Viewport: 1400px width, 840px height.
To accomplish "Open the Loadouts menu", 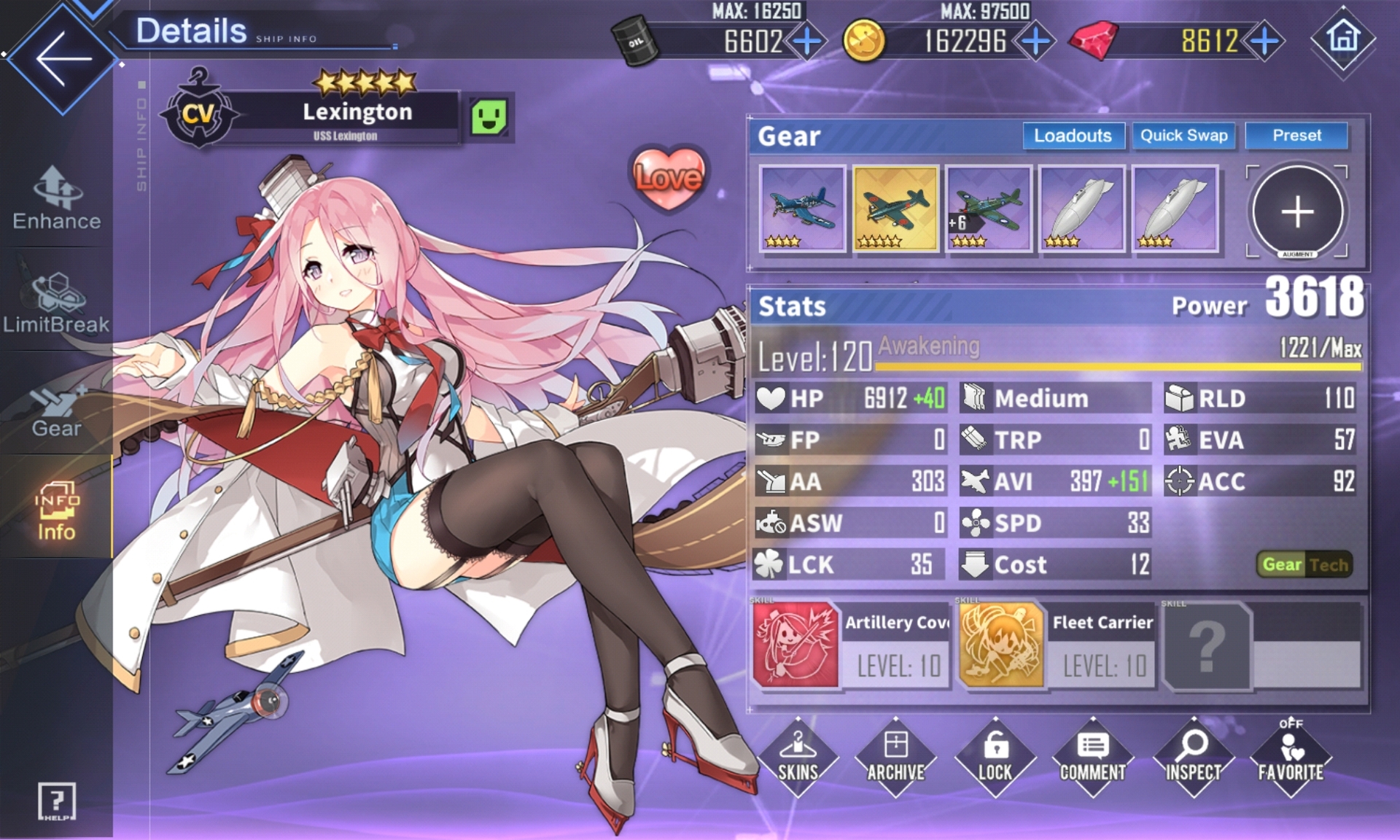I will (x=1073, y=136).
